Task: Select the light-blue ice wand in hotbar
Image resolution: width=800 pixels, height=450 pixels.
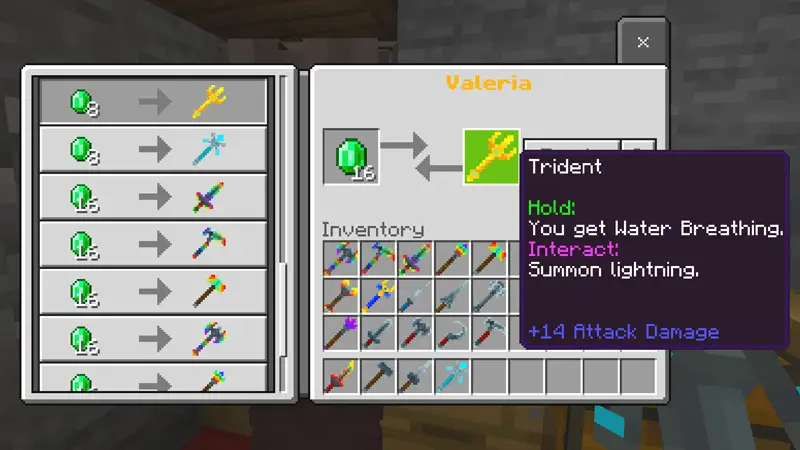Action: [452, 378]
